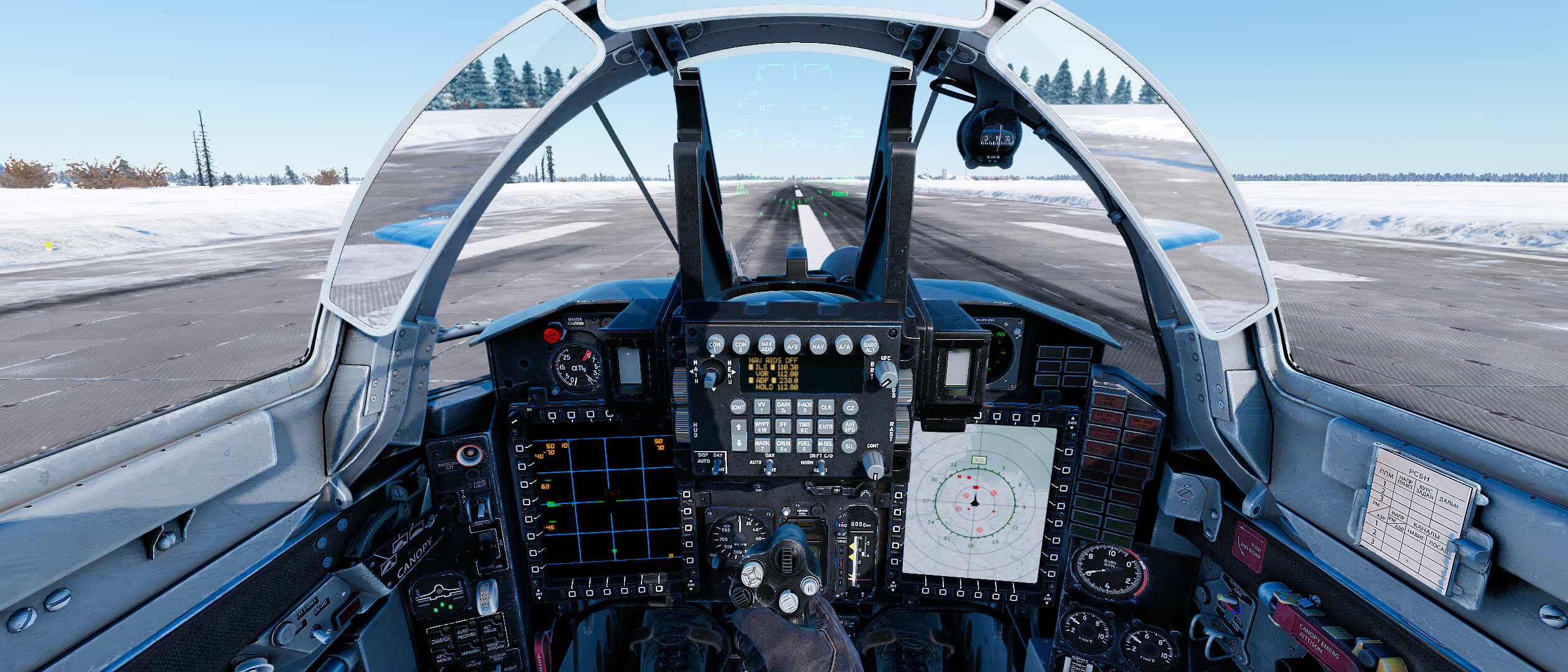This screenshot has width=1568, height=672.
Task: Push the IDNT round button
Action: tap(738, 408)
